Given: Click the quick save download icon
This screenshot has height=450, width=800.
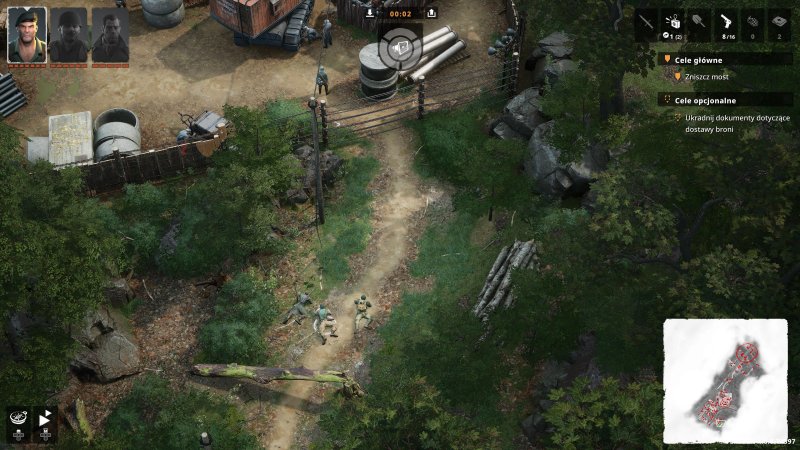Looking at the screenshot, I should (370, 13).
